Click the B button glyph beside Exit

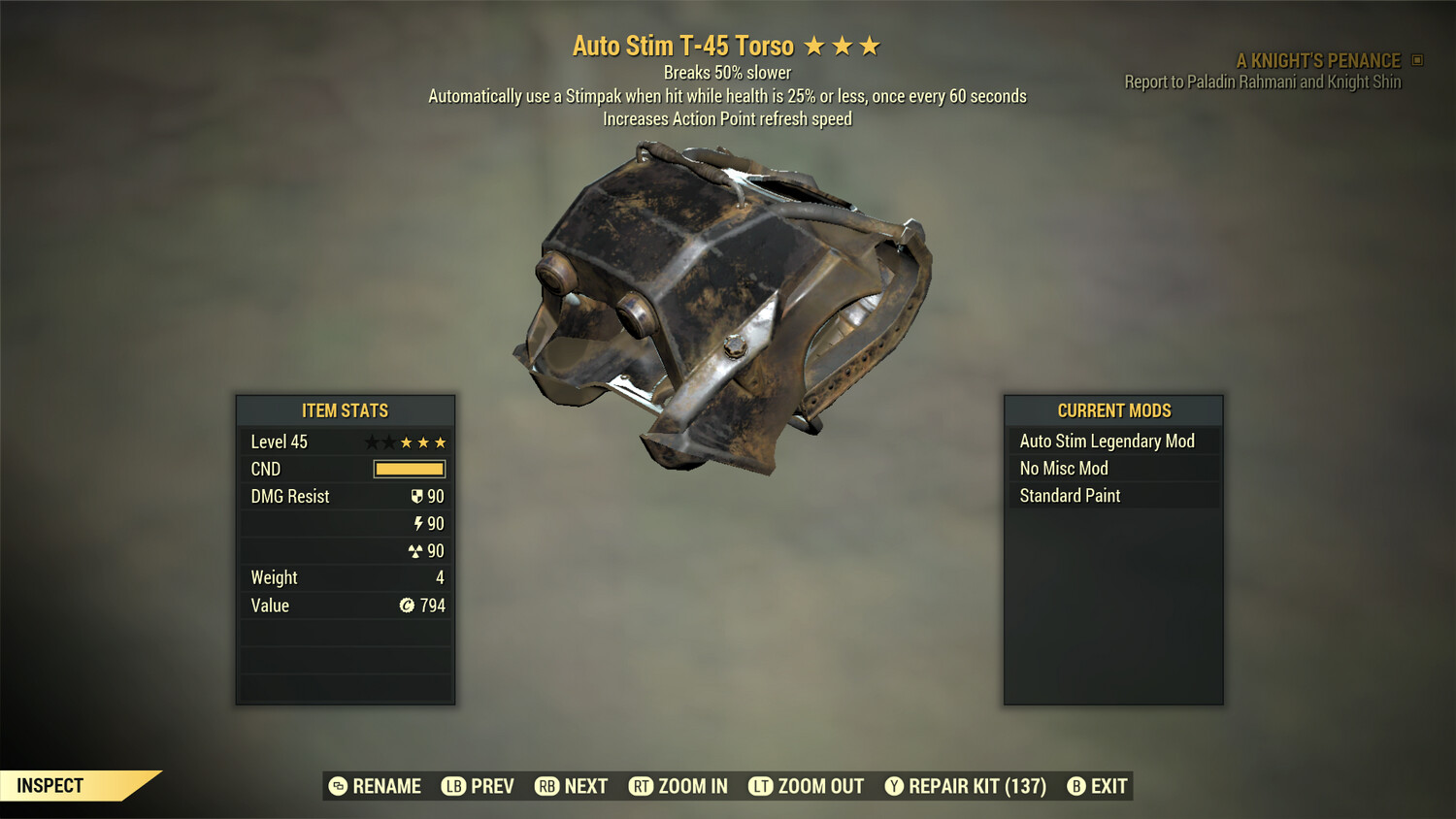click(x=1077, y=786)
